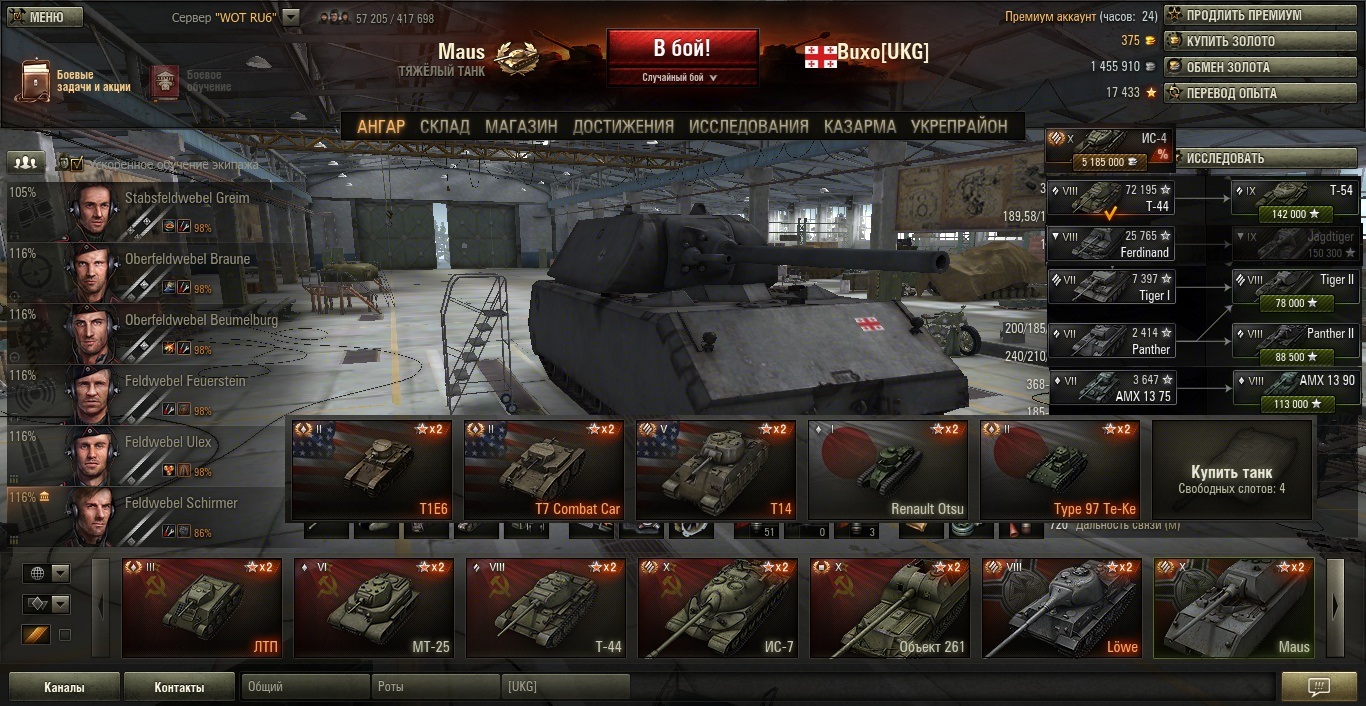Click the Купить танк slot
1366x706 pixels.
click(1231, 470)
